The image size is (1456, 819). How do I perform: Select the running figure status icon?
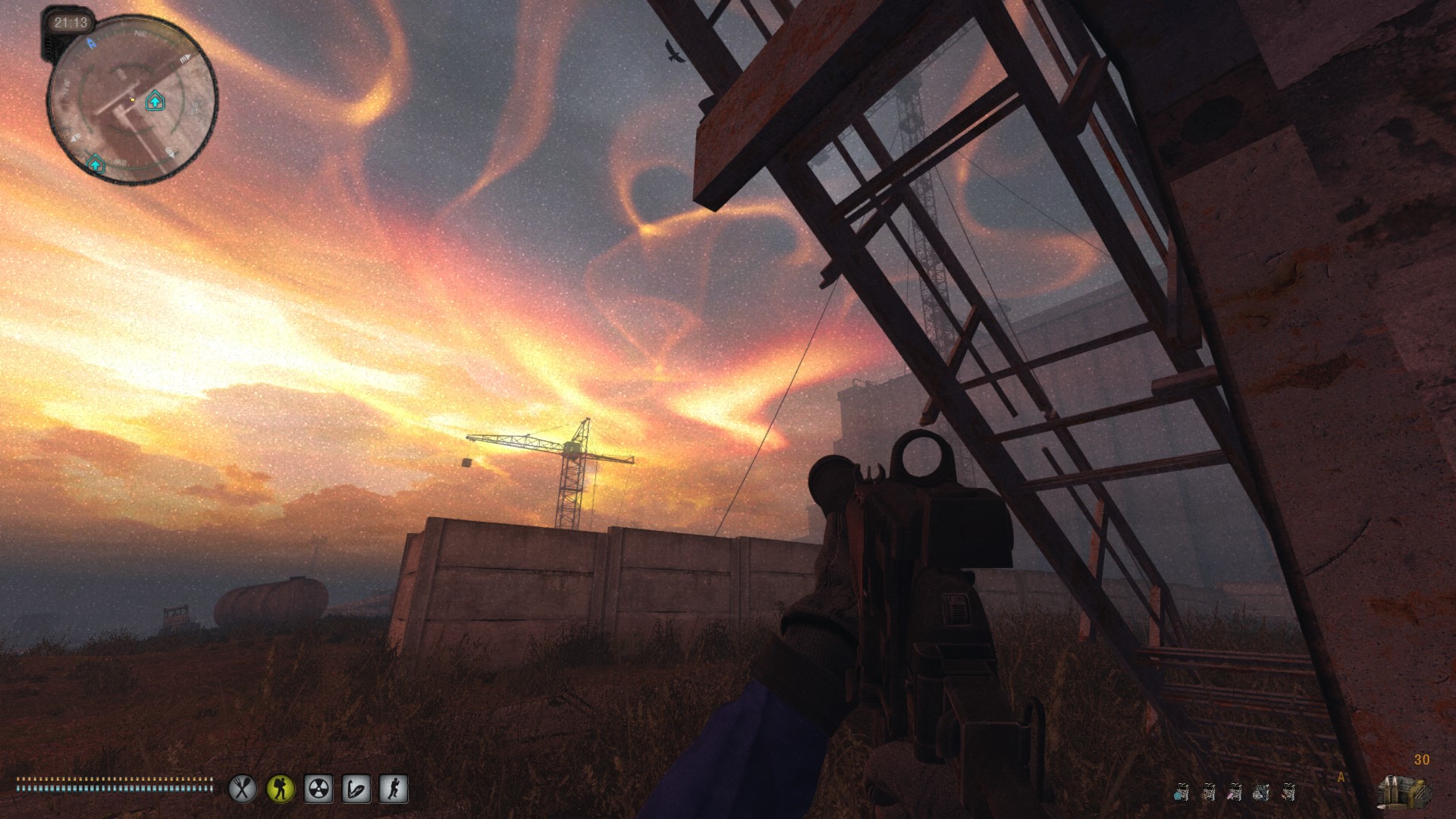pos(393,789)
